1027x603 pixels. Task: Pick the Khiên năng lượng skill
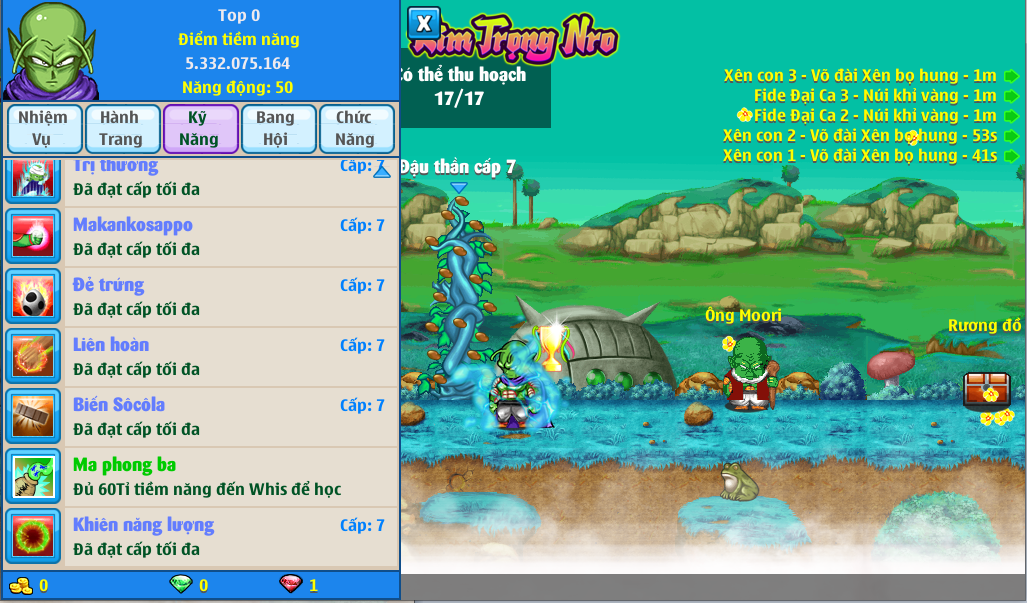(200, 537)
